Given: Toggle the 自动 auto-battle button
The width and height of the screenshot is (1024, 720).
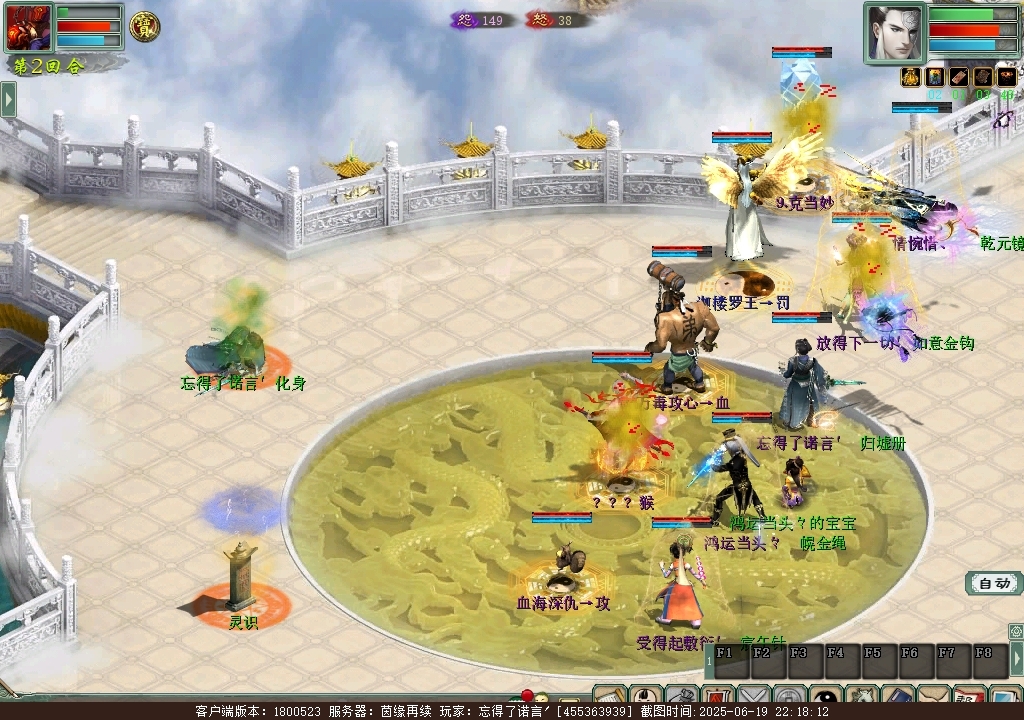Looking at the screenshot, I should click(993, 583).
